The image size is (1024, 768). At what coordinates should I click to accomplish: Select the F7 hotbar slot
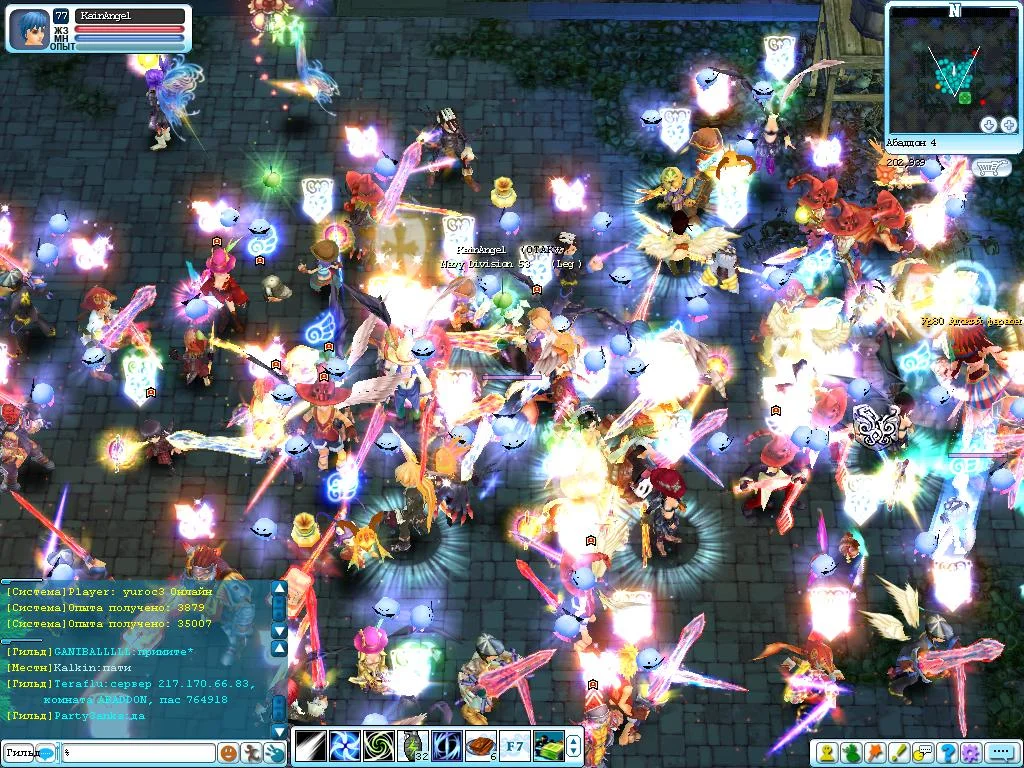pyautogui.click(x=515, y=746)
